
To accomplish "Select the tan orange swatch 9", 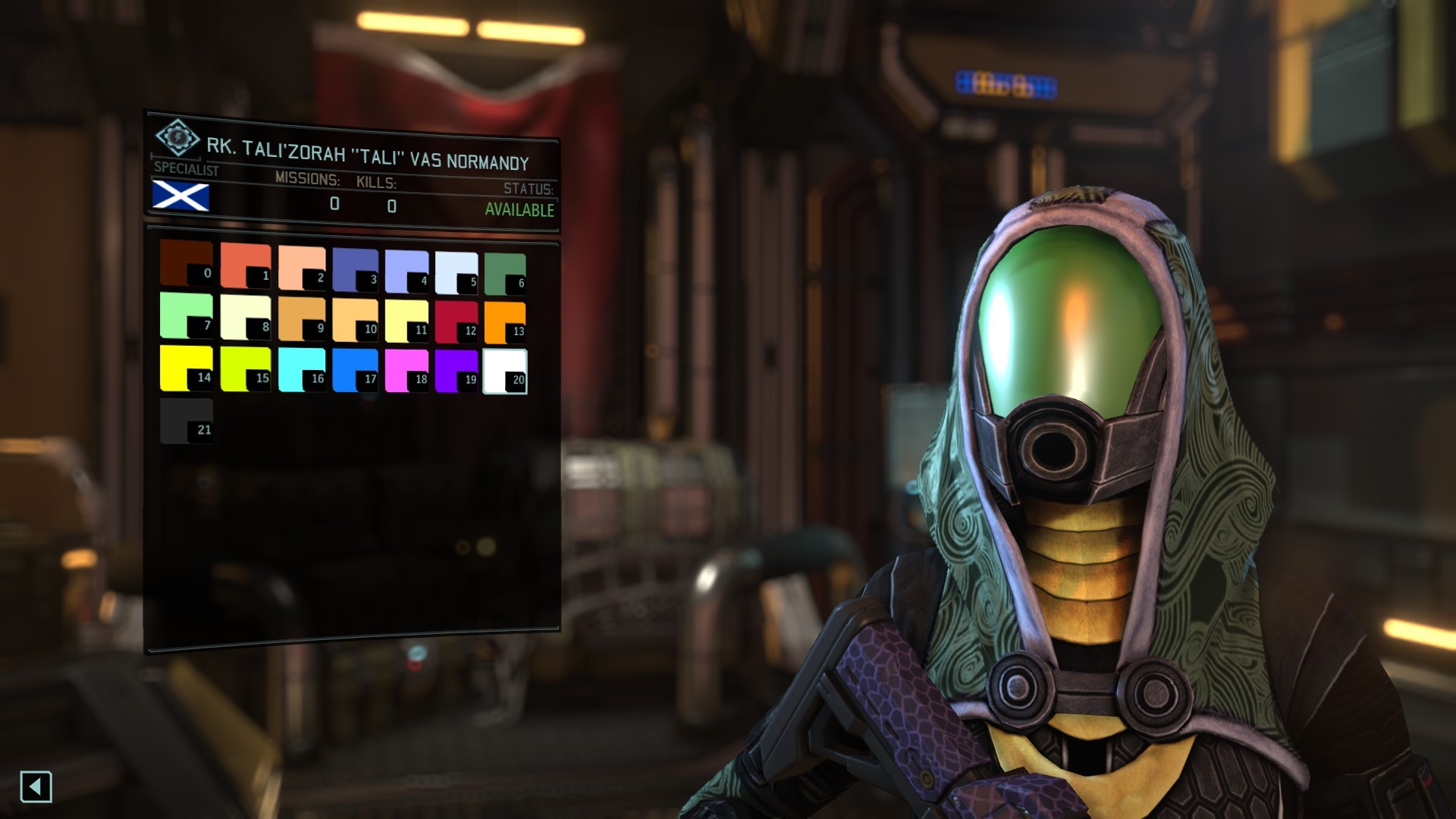I will [301, 318].
